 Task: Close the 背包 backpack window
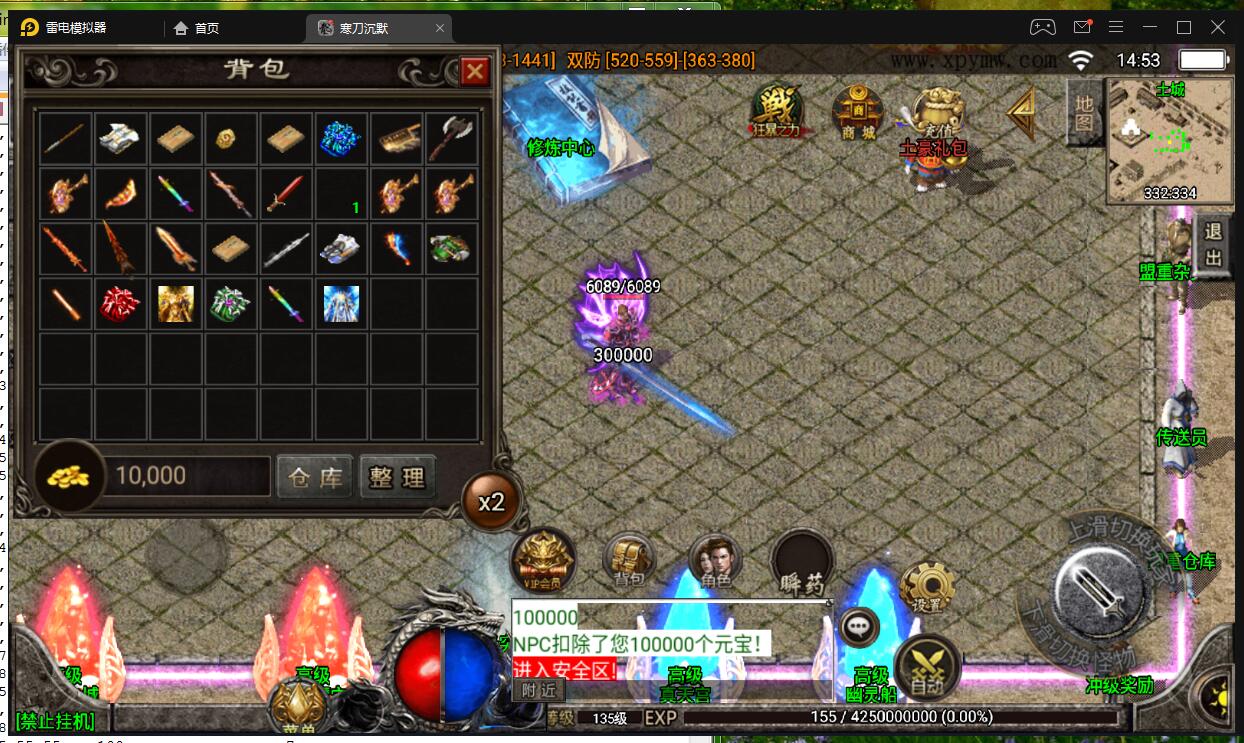point(474,71)
